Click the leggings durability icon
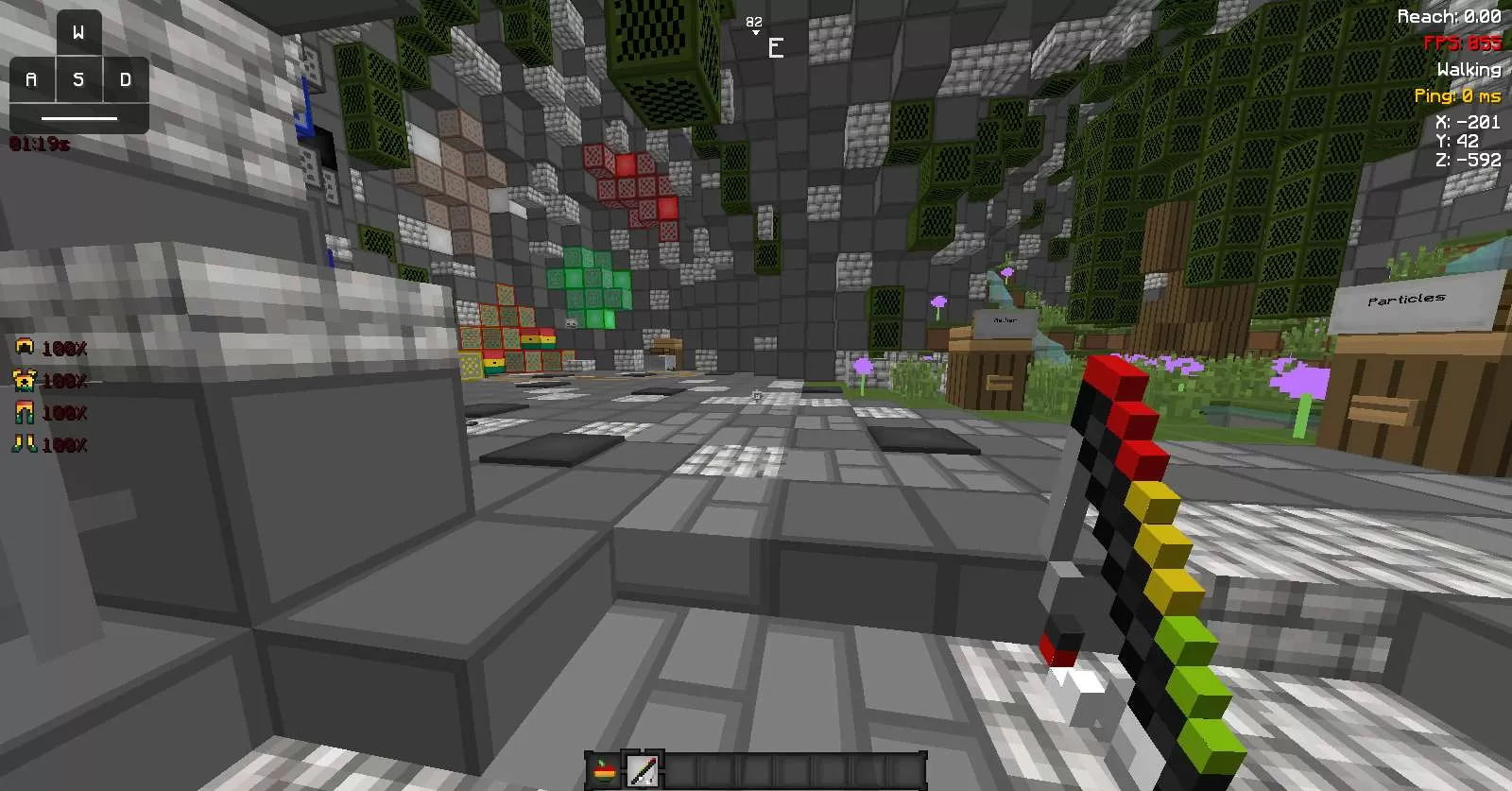The height and width of the screenshot is (791, 1512). (x=25, y=413)
